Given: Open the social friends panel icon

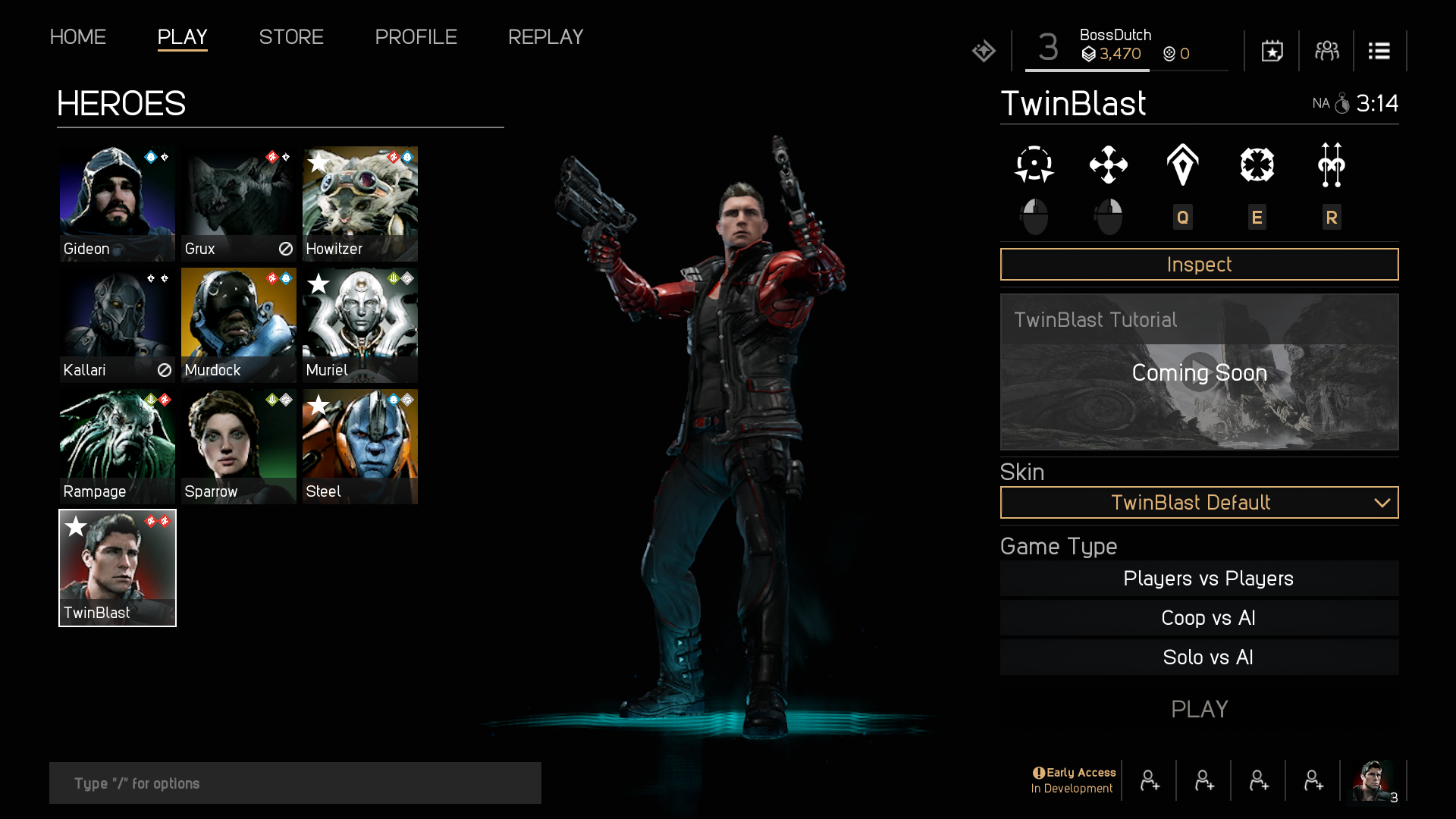Looking at the screenshot, I should click(1326, 51).
